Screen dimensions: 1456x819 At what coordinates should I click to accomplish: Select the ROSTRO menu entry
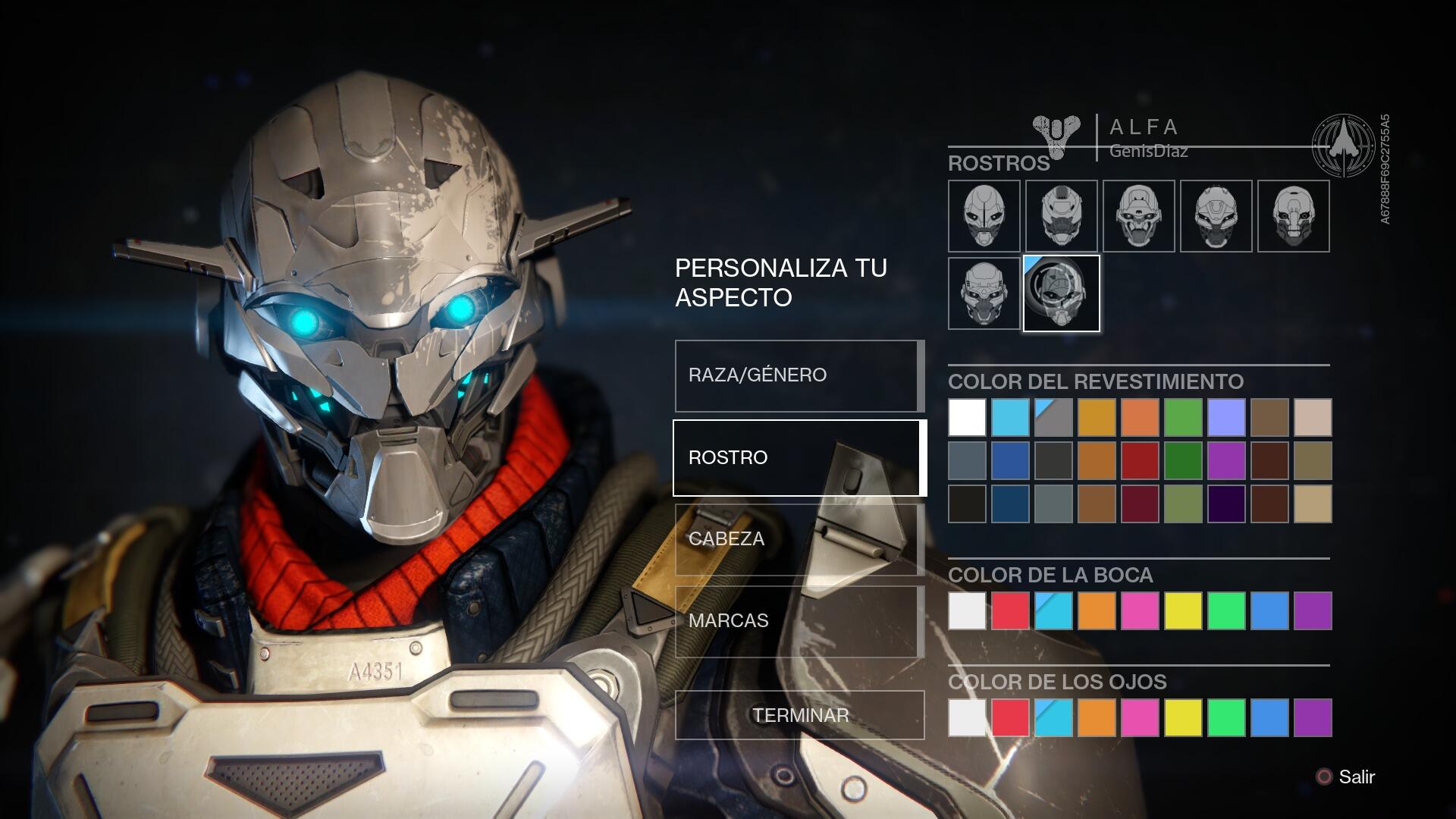coord(799,457)
